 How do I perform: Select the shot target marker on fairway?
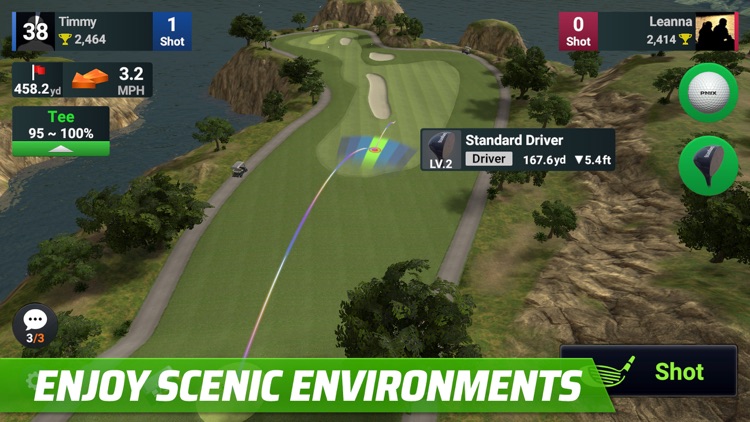pyautogui.click(x=375, y=151)
